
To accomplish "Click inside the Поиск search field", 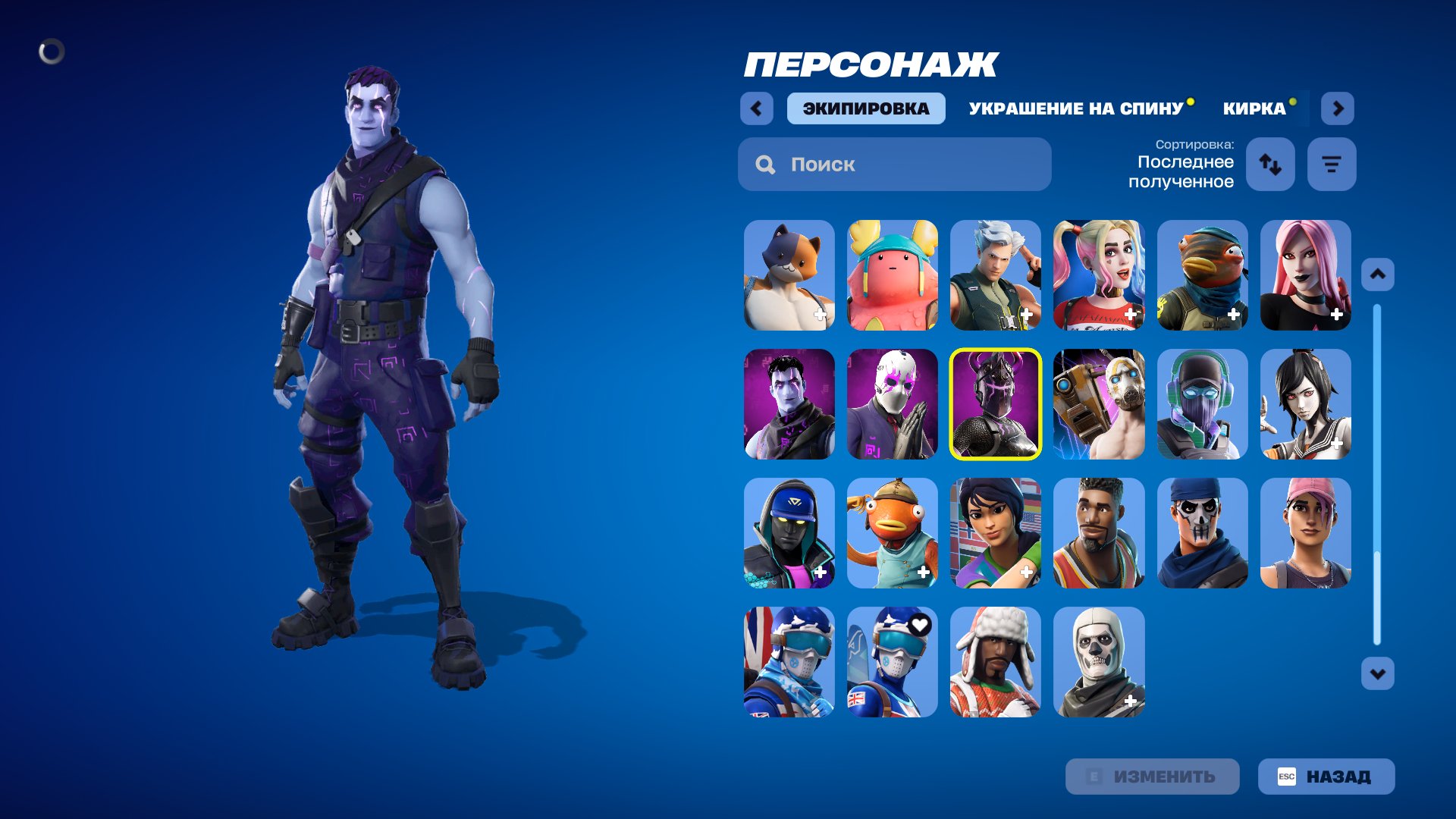I will 895,165.
